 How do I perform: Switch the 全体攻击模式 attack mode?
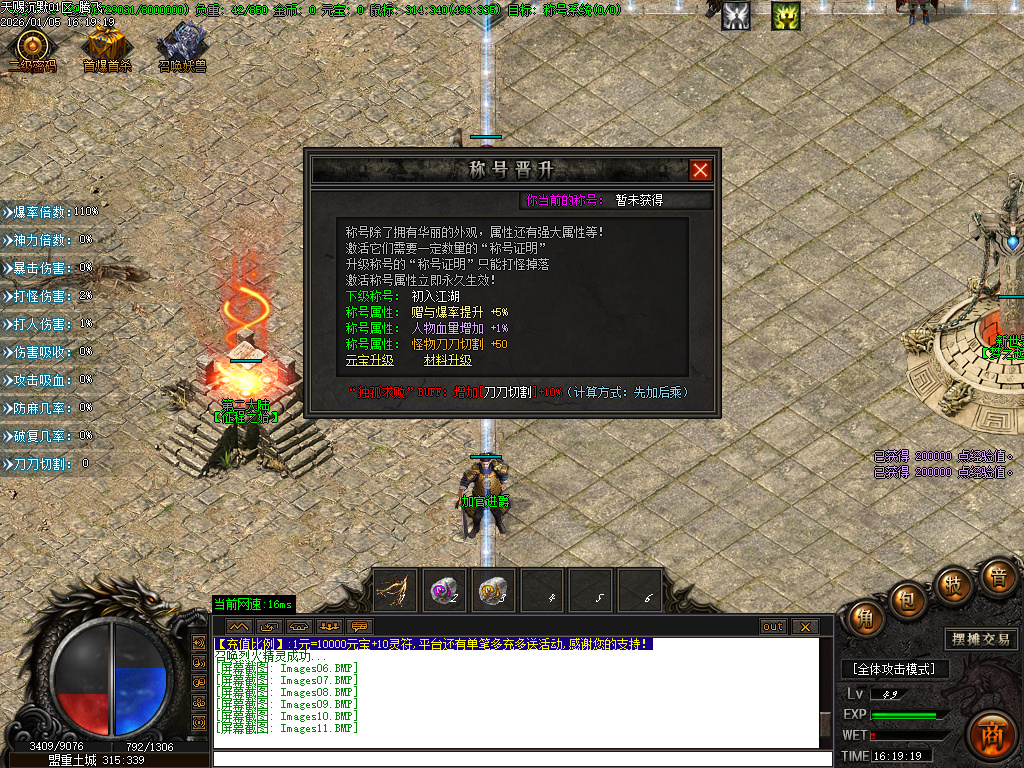point(893,668)
